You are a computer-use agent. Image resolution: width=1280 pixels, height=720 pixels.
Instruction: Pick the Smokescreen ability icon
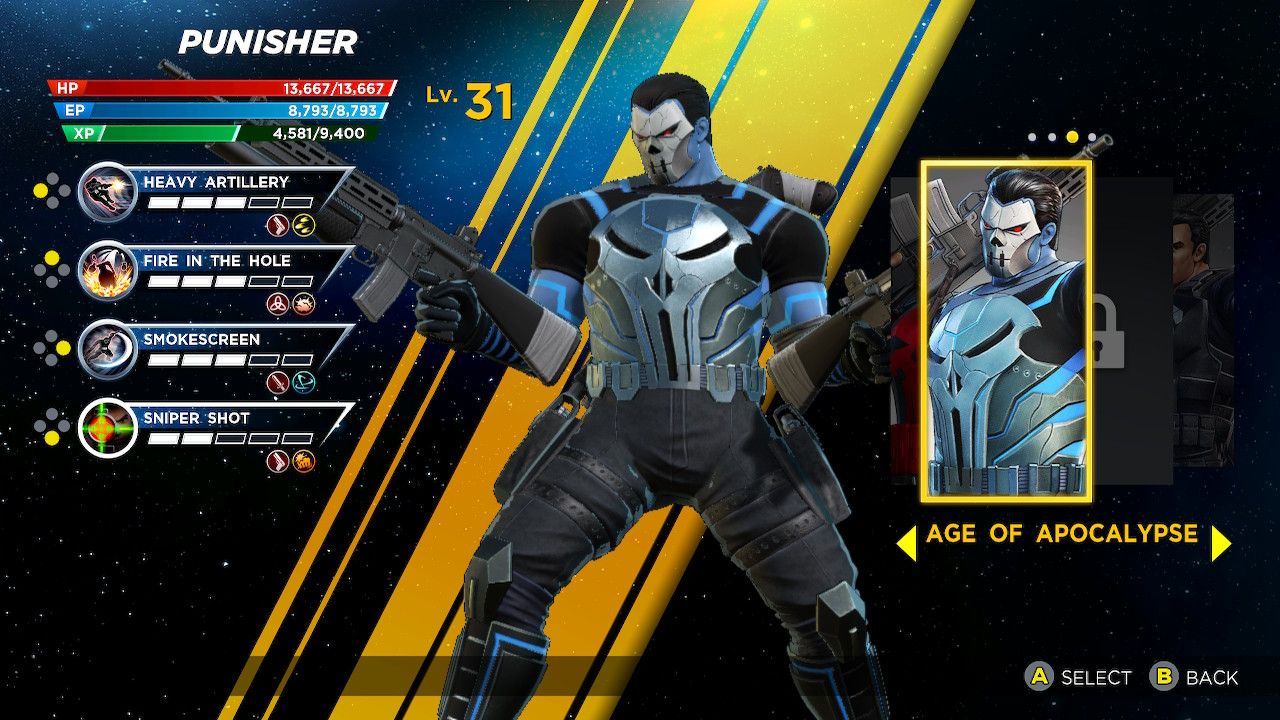pyautogui.click(x=107, y=349)
